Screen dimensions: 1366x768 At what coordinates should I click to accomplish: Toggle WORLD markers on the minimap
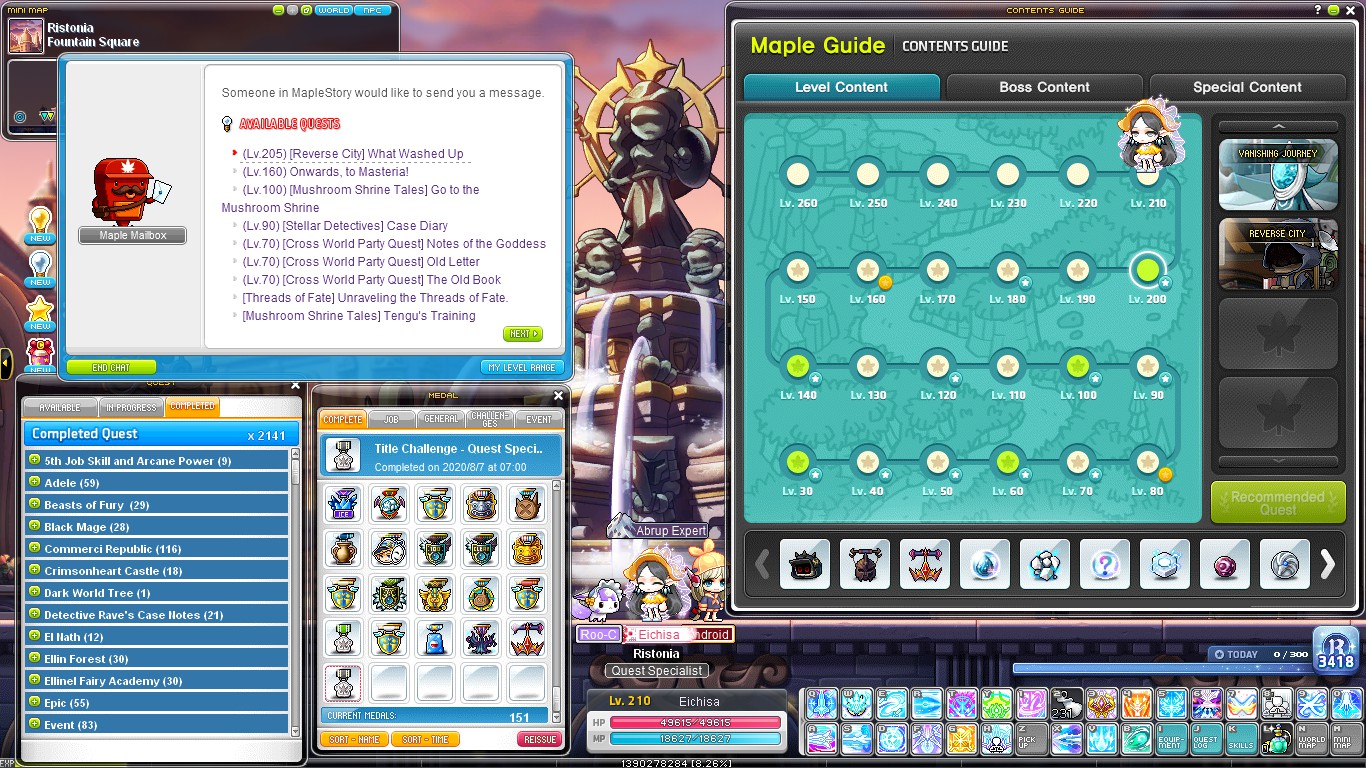coord(334,10)
